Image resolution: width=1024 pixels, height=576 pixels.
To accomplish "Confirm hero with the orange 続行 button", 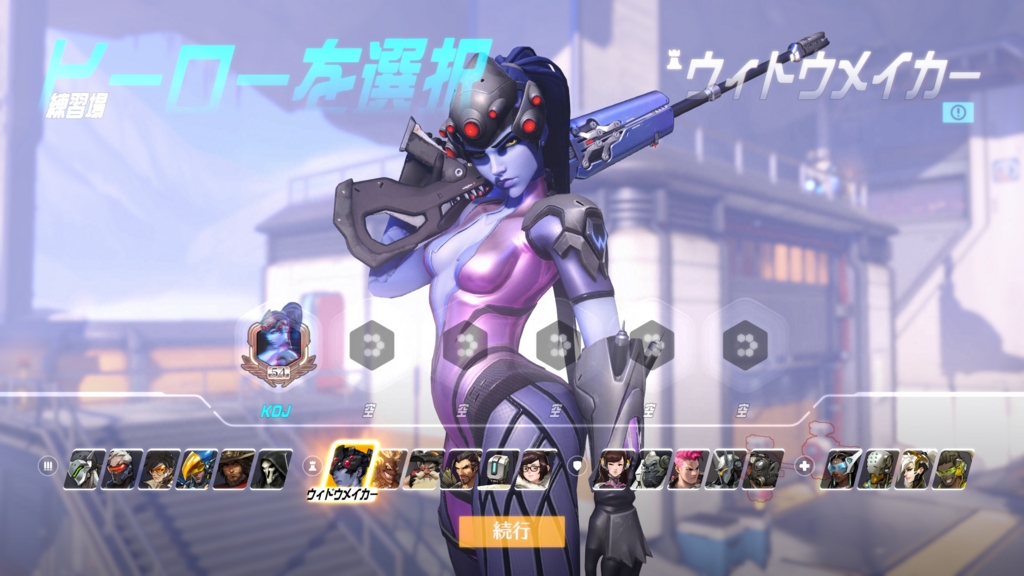I will 511,531.
